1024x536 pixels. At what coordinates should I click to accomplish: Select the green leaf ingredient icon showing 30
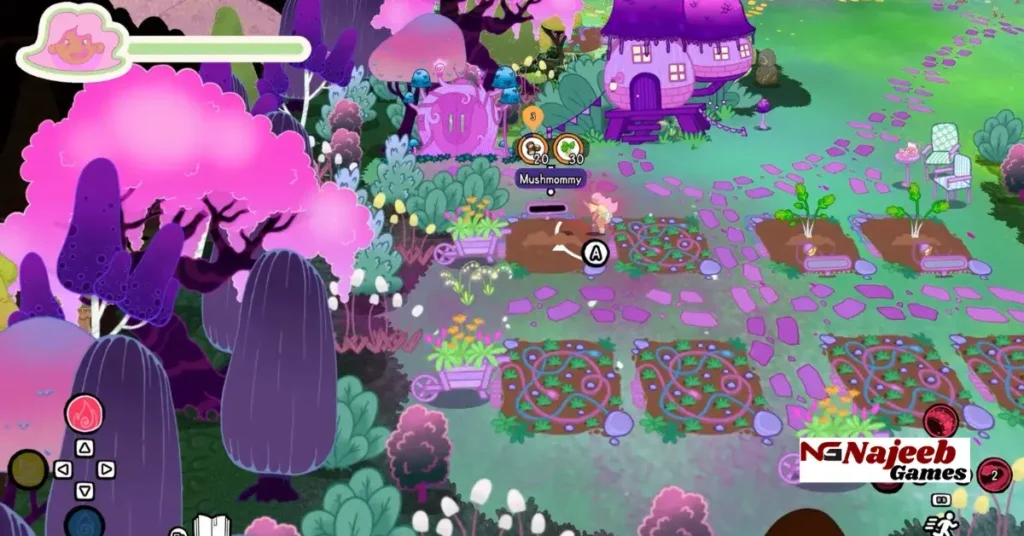point(569,149)
